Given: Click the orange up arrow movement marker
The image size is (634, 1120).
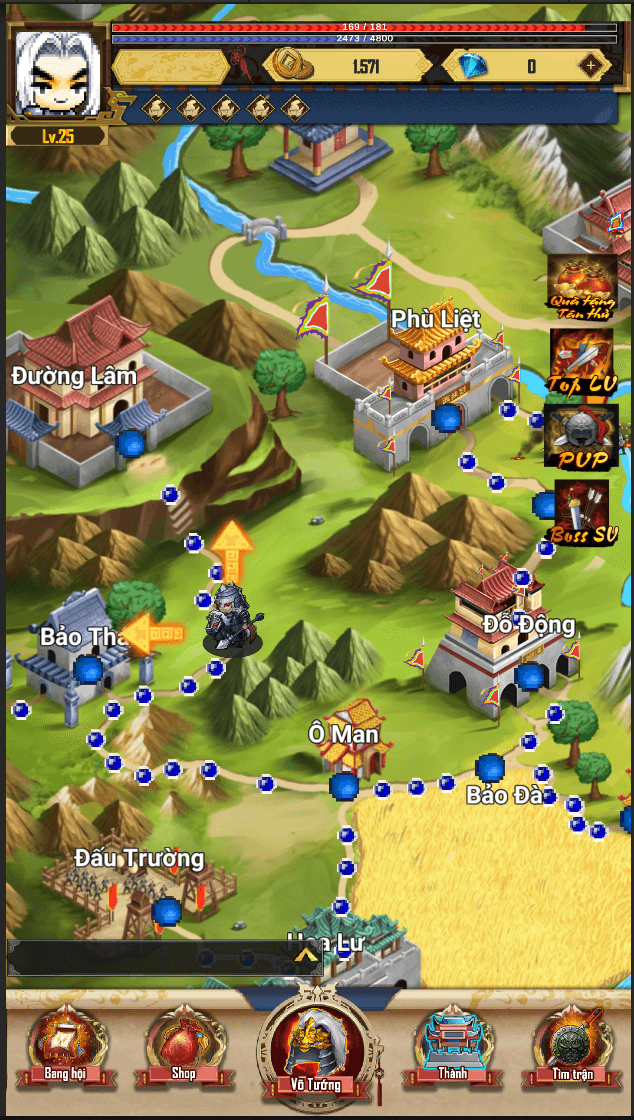Looking at the screenshot, I should (231, 547).
